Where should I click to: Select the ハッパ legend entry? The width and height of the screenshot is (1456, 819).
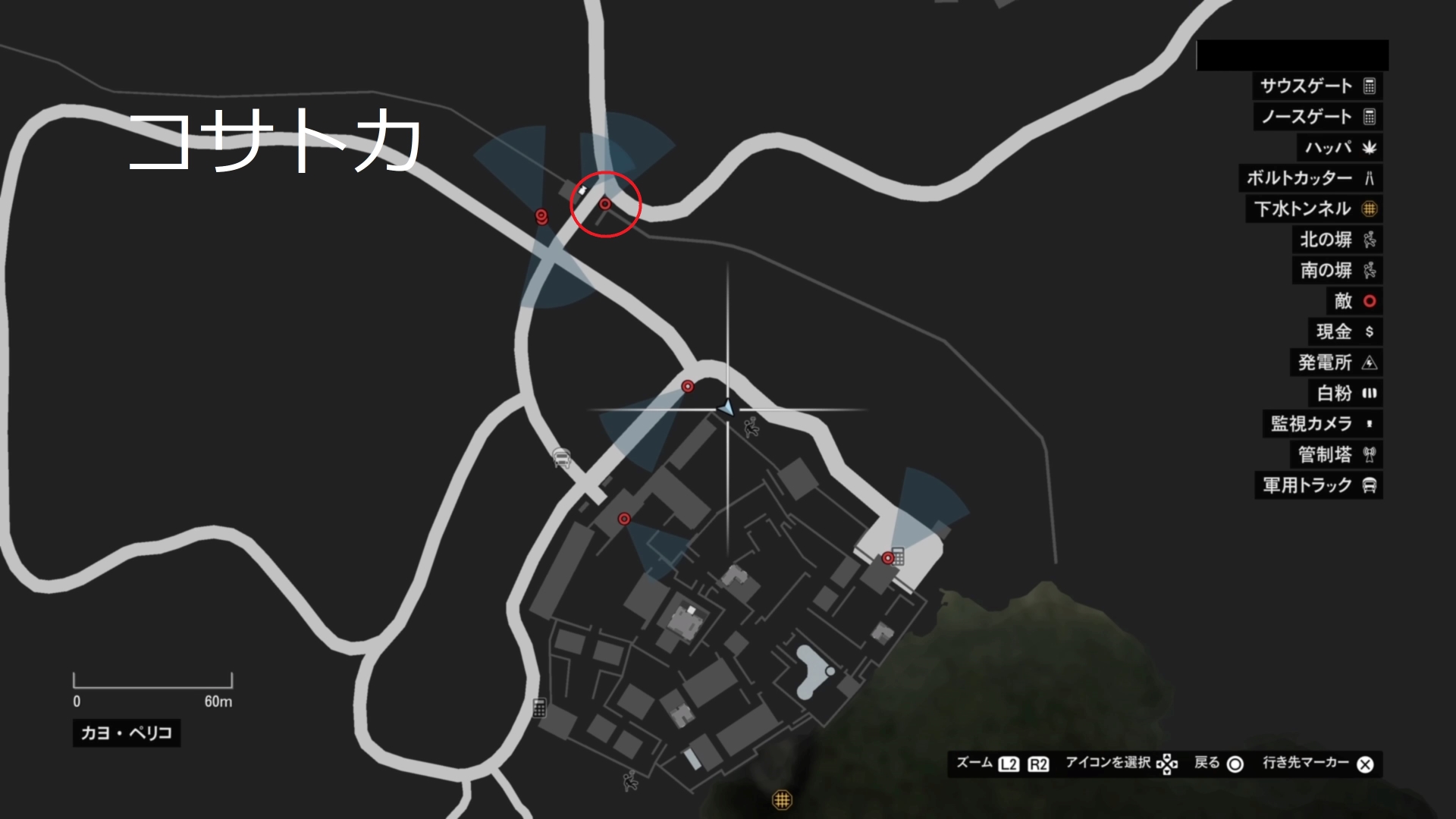[1339, 147]
